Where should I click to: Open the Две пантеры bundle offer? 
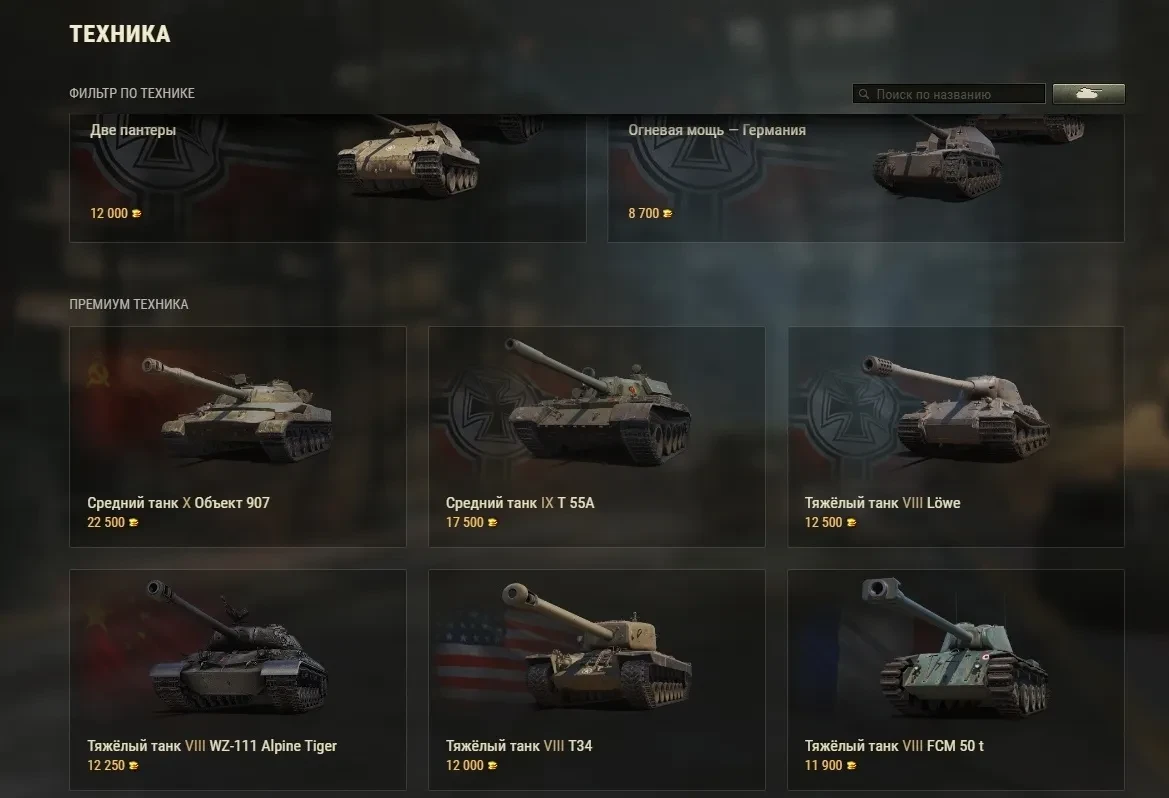click(x=327, y=178)
